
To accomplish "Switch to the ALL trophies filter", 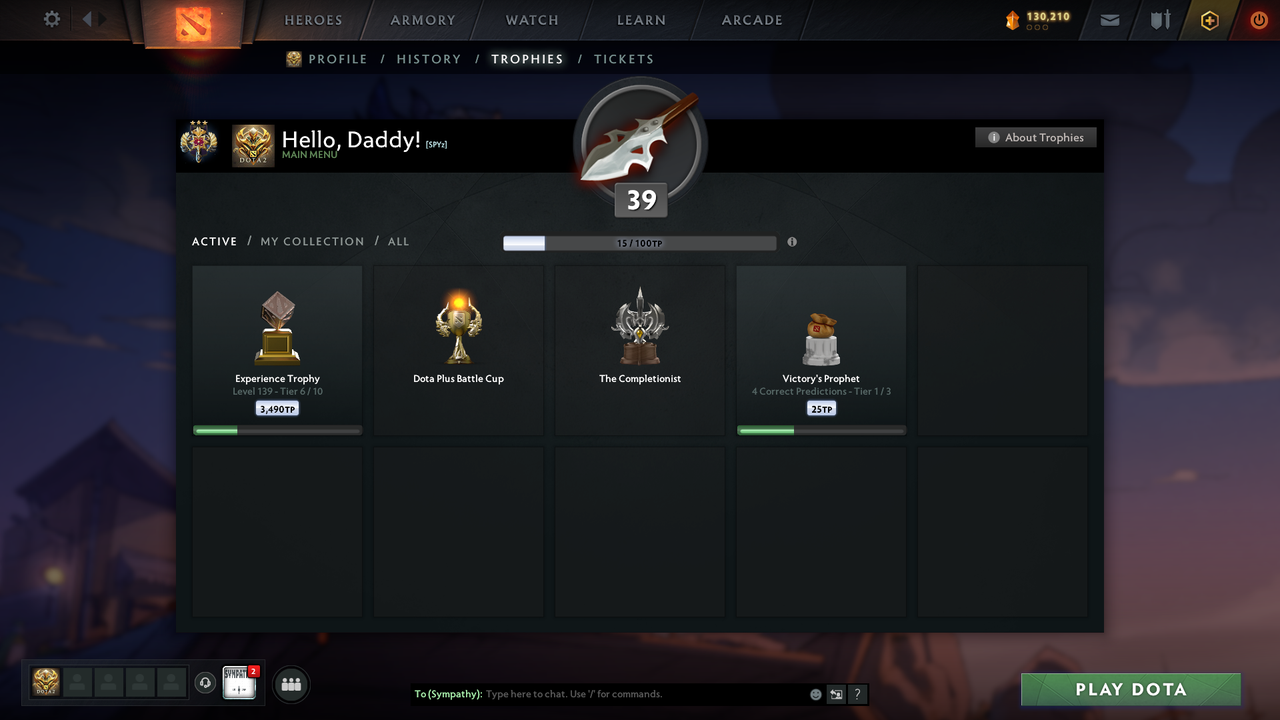I will 398,241.
